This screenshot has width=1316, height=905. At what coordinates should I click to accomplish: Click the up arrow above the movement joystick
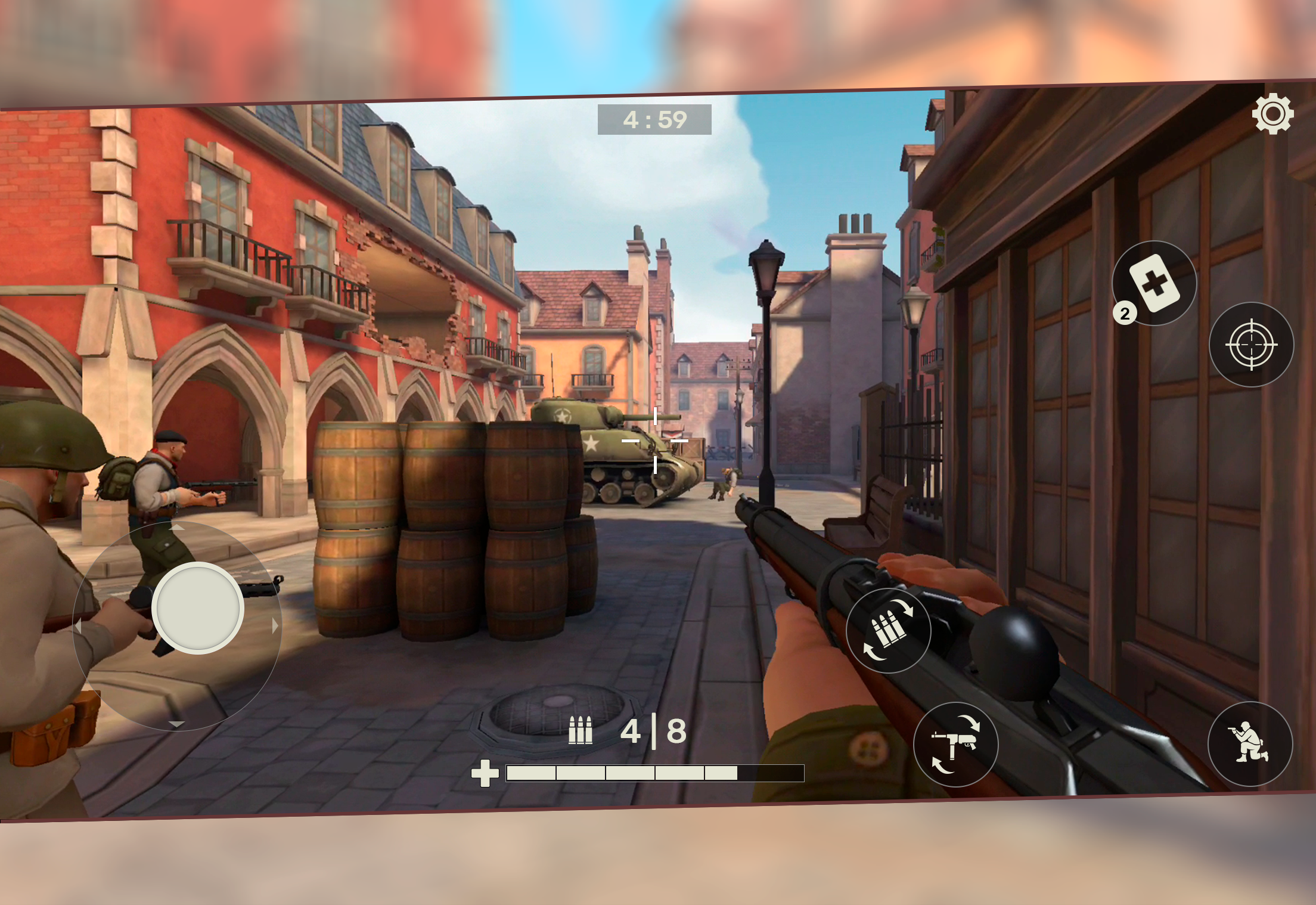coord(177,528)
